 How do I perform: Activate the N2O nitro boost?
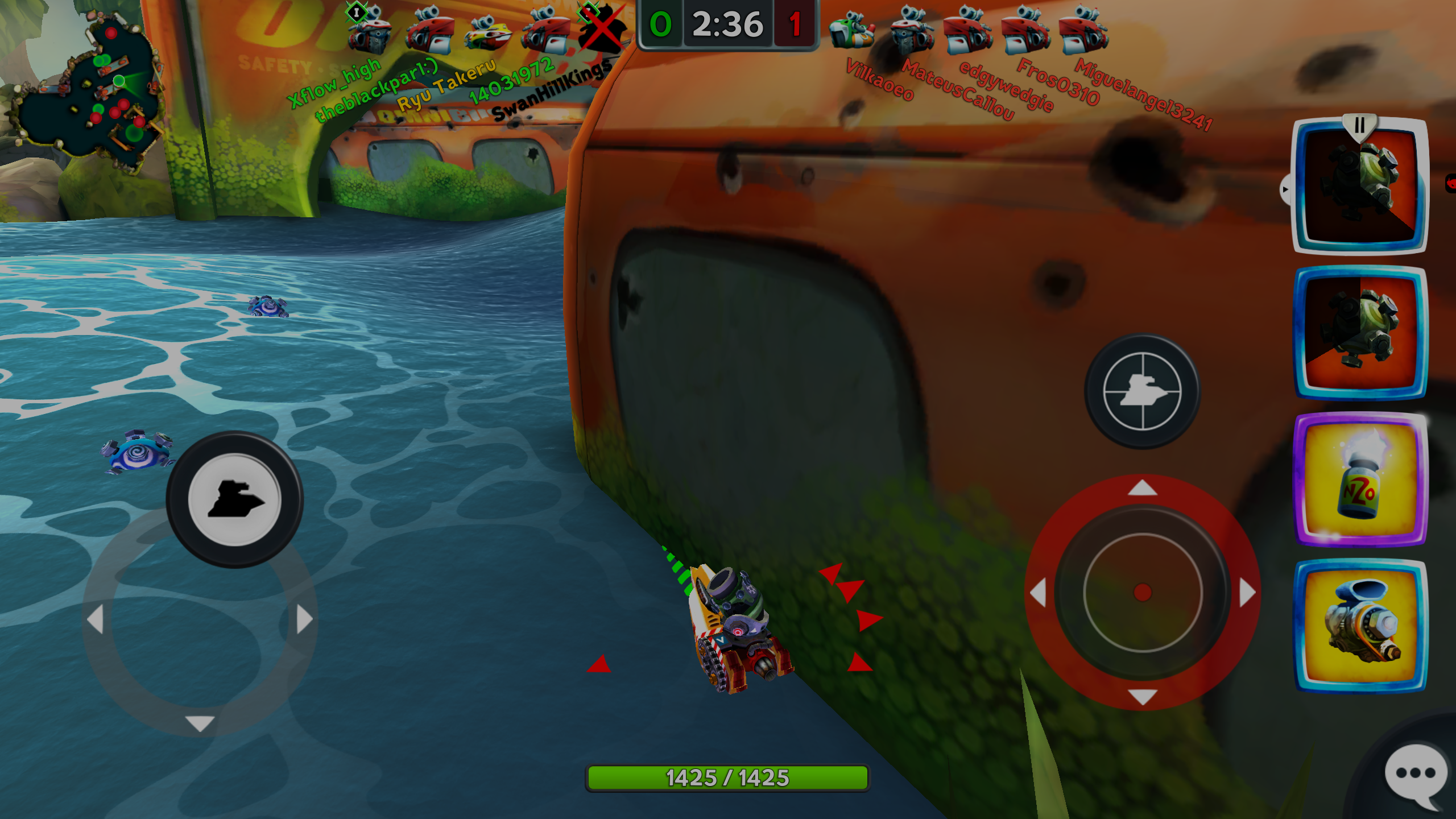point(1360,479)
